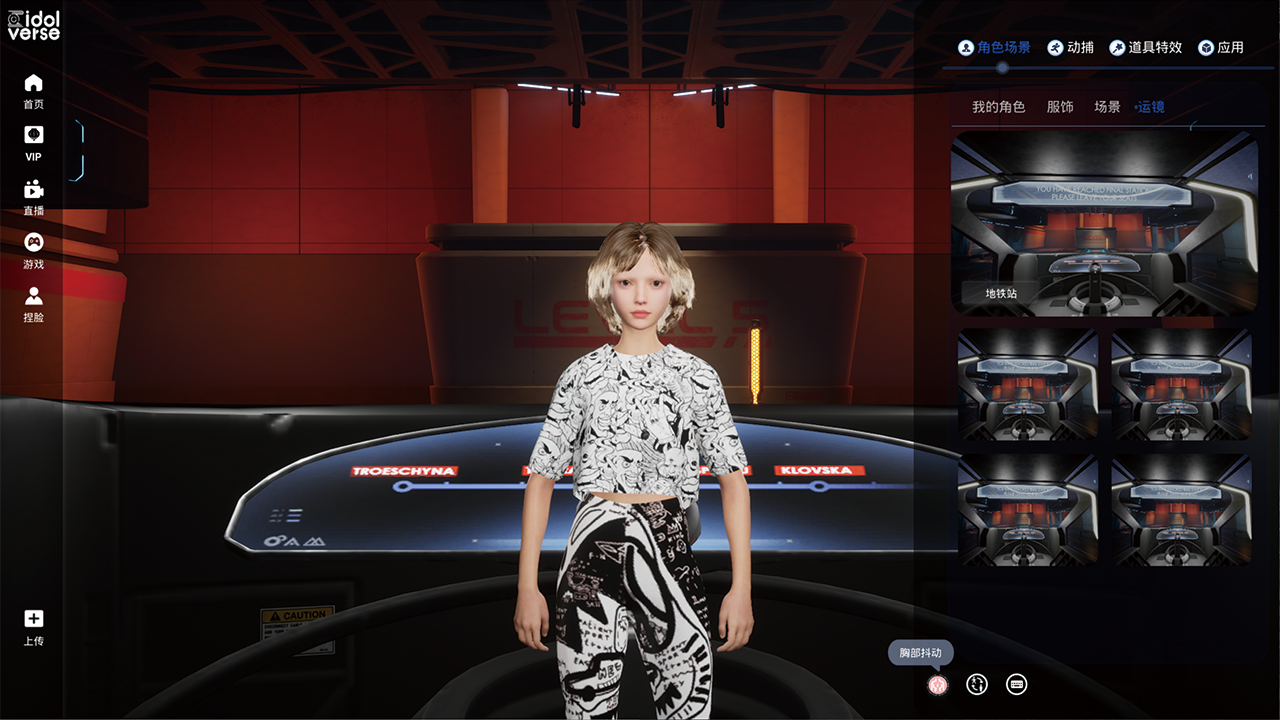
Task: Click the 上传 upload button
Action: click(34, 627)
